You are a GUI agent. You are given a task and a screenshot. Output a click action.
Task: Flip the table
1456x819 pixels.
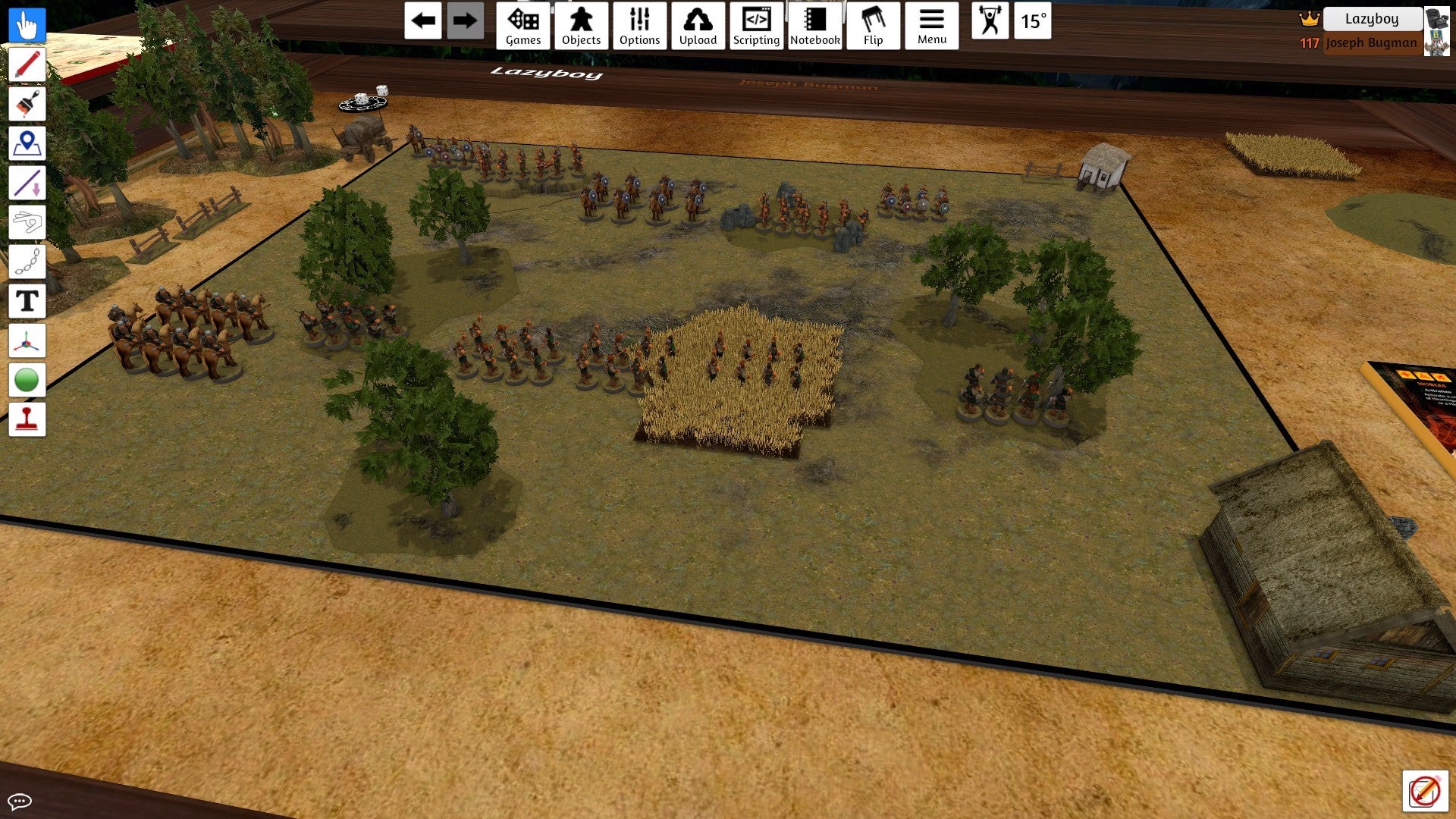(x=873, y=26)
